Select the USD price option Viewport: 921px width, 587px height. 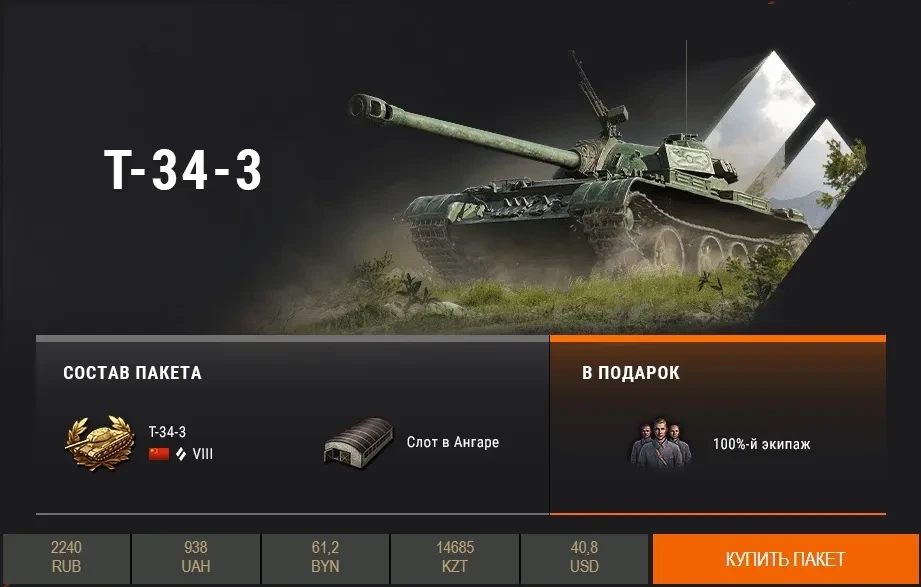click(x=584, y=559)
